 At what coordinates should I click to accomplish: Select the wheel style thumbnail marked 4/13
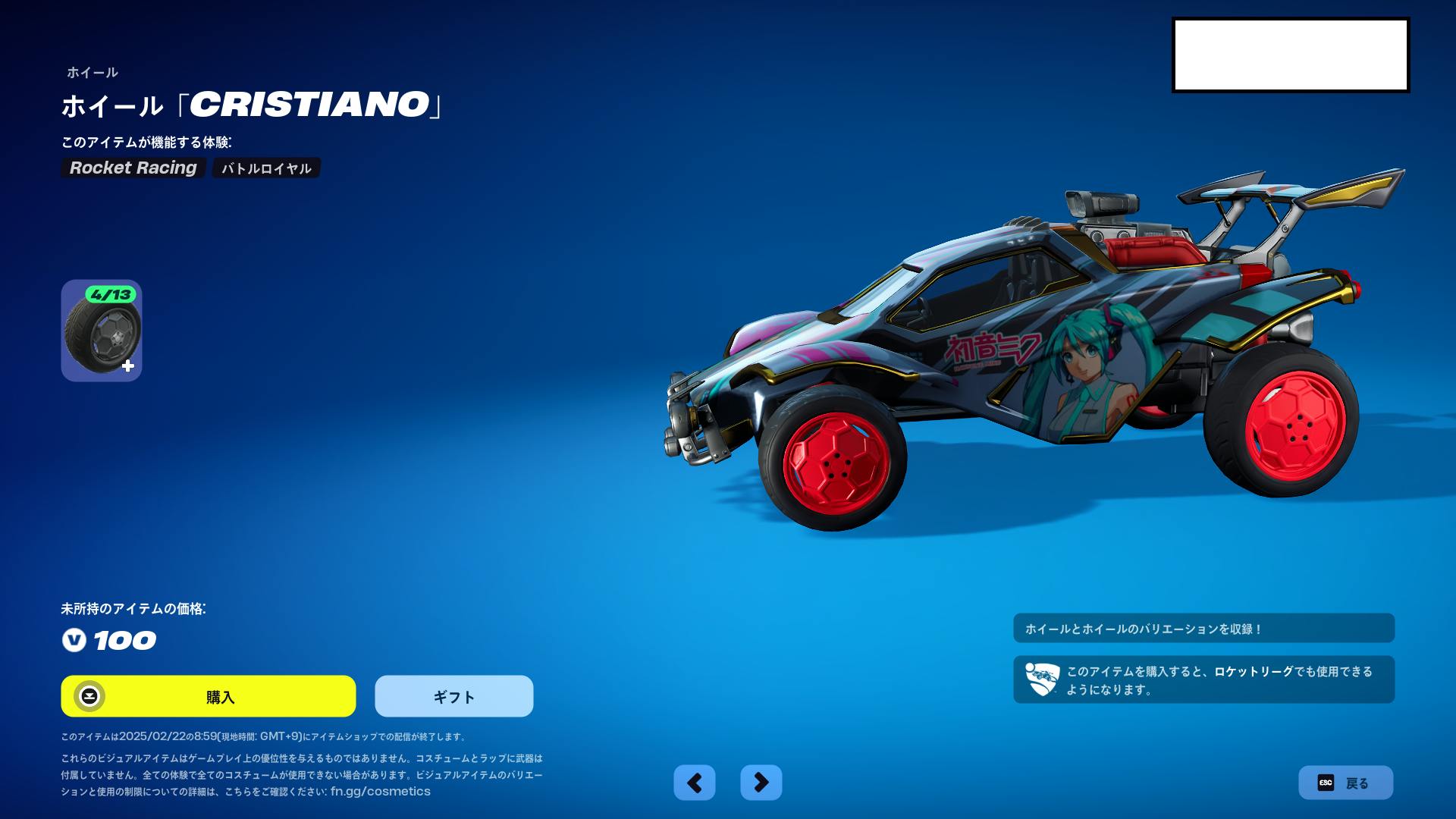[102, 331]
